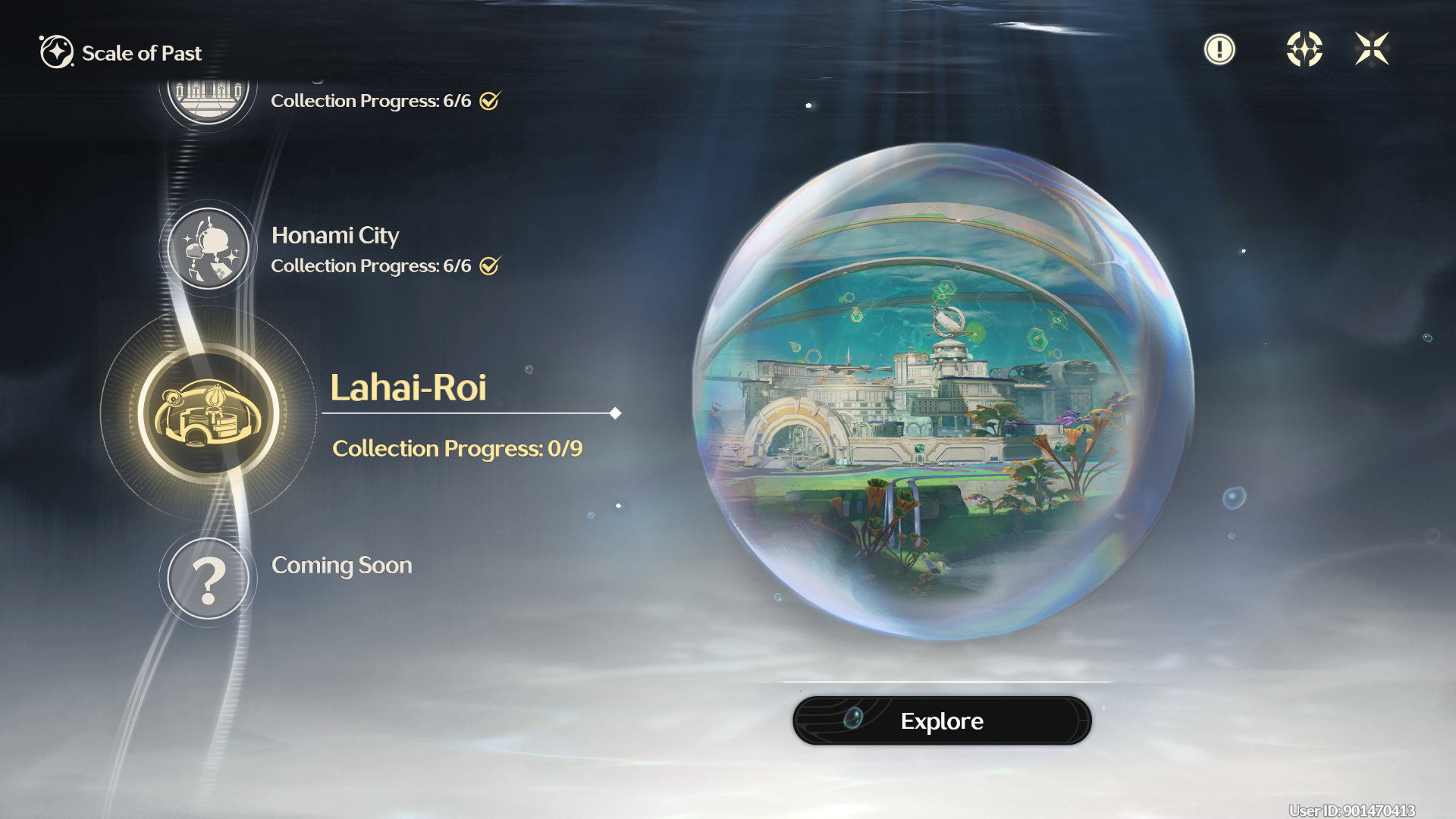1456x819 pixels.
Task: Select the Coming Soon list entry
Action: point(342,565)
